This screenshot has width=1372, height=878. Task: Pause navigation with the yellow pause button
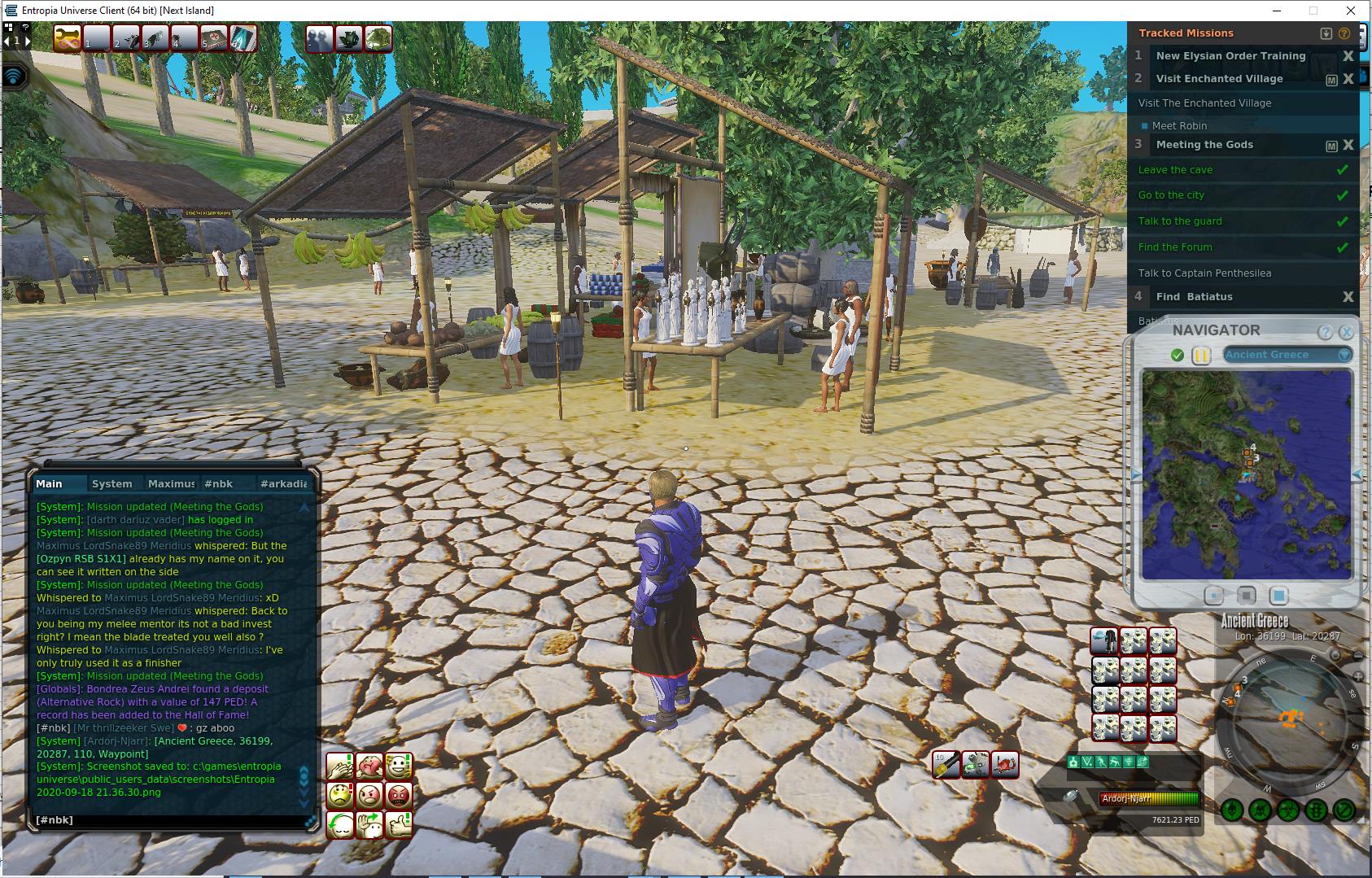[1201, 356]
